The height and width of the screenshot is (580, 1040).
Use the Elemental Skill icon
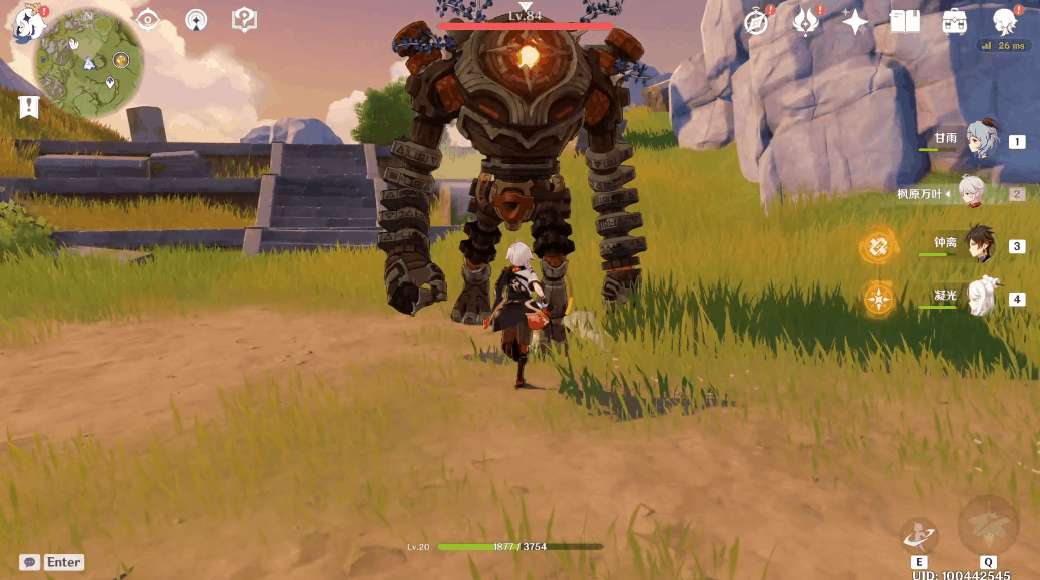(918, 536)
